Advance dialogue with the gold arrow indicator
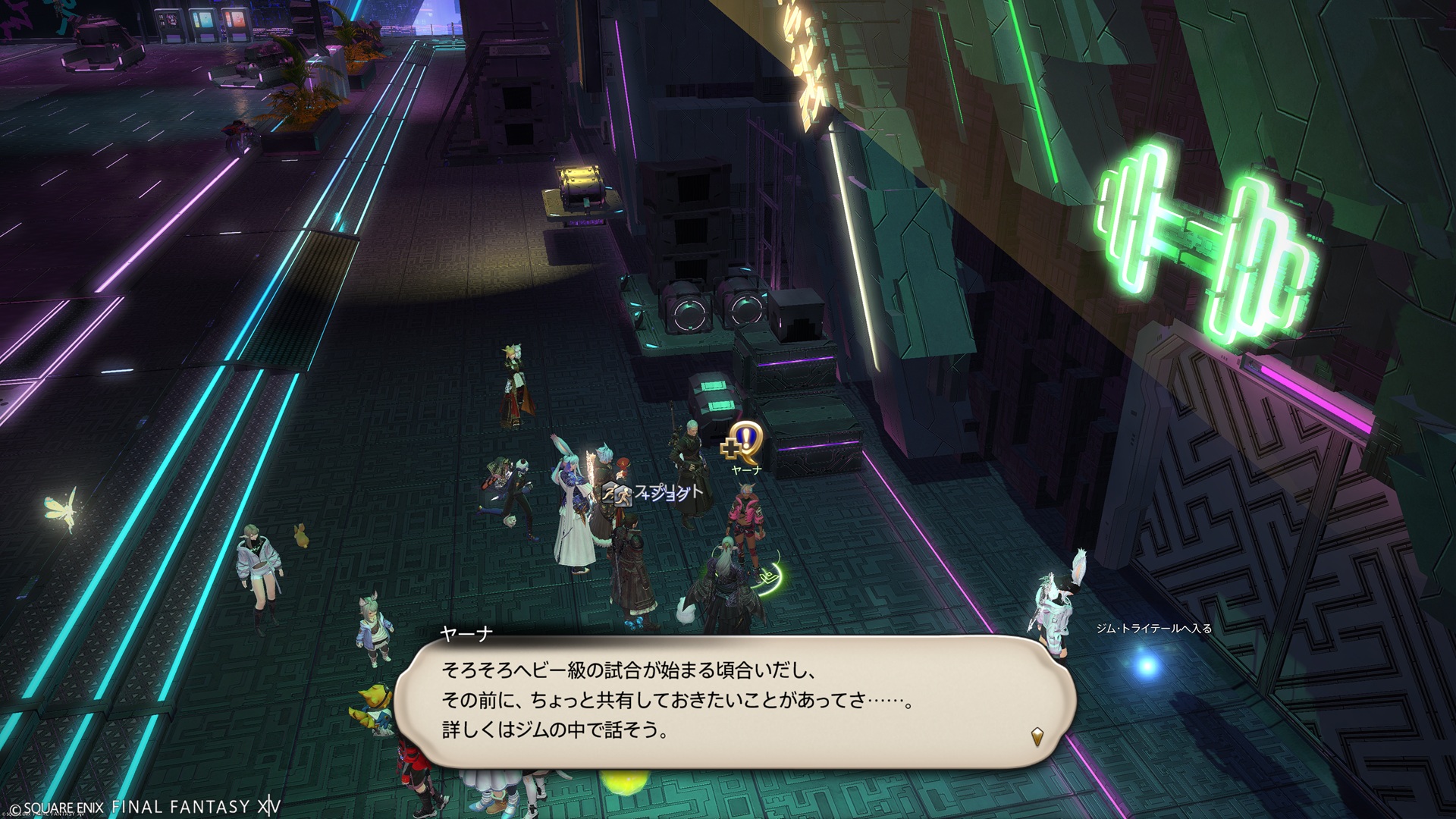This screenshot has width=1456, height=819. pyautogui.click(x=1037, y=735)
